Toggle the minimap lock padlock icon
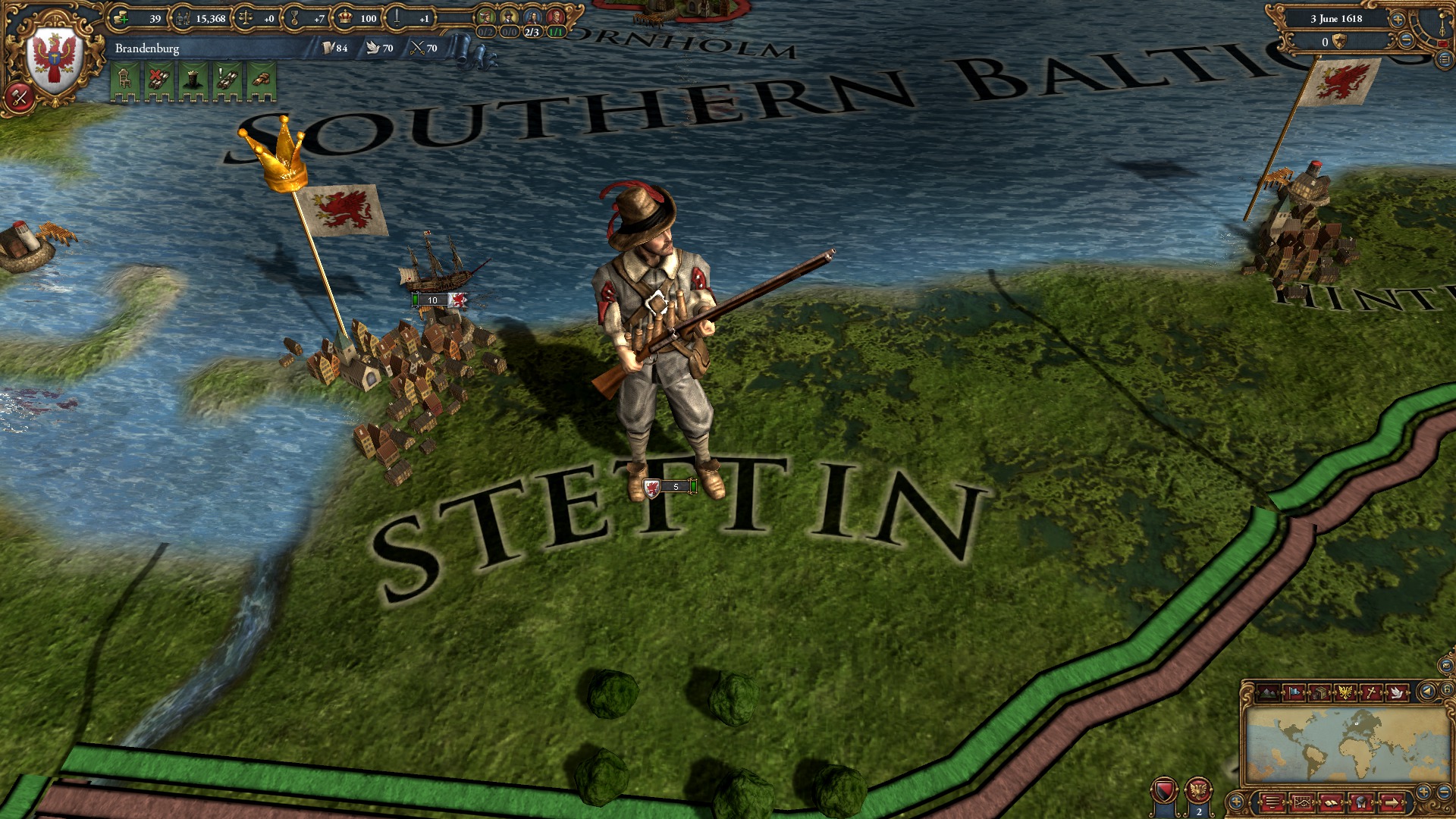The width and height of the screenshot is (1456, 819). (x=1447, y=690)
